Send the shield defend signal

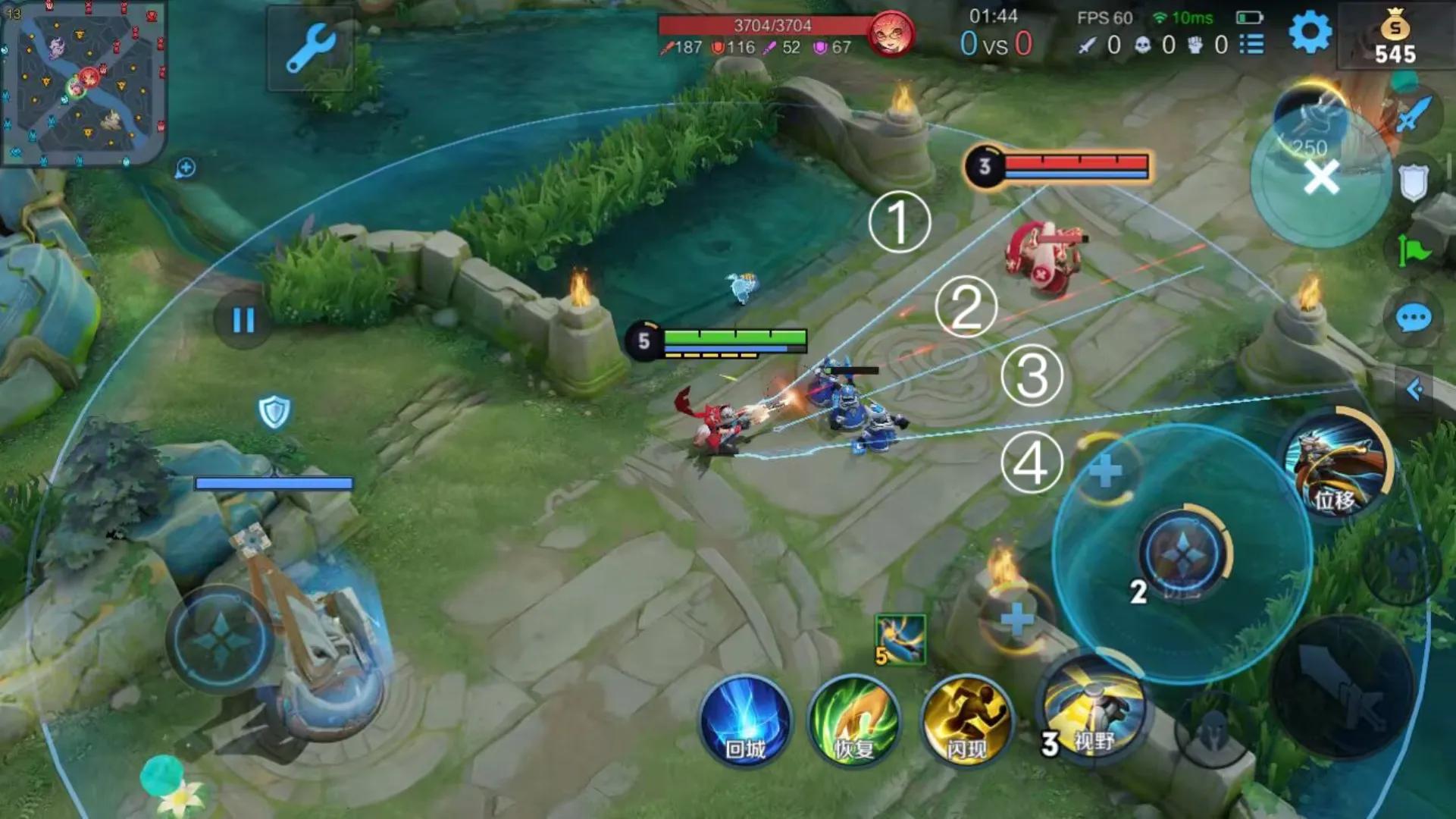coord(1414,182)
